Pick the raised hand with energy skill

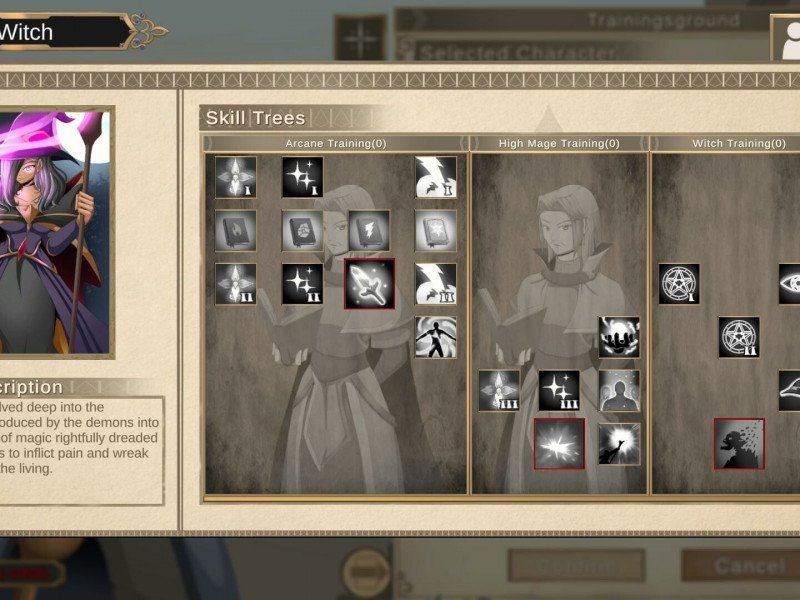tap(619, 443)
